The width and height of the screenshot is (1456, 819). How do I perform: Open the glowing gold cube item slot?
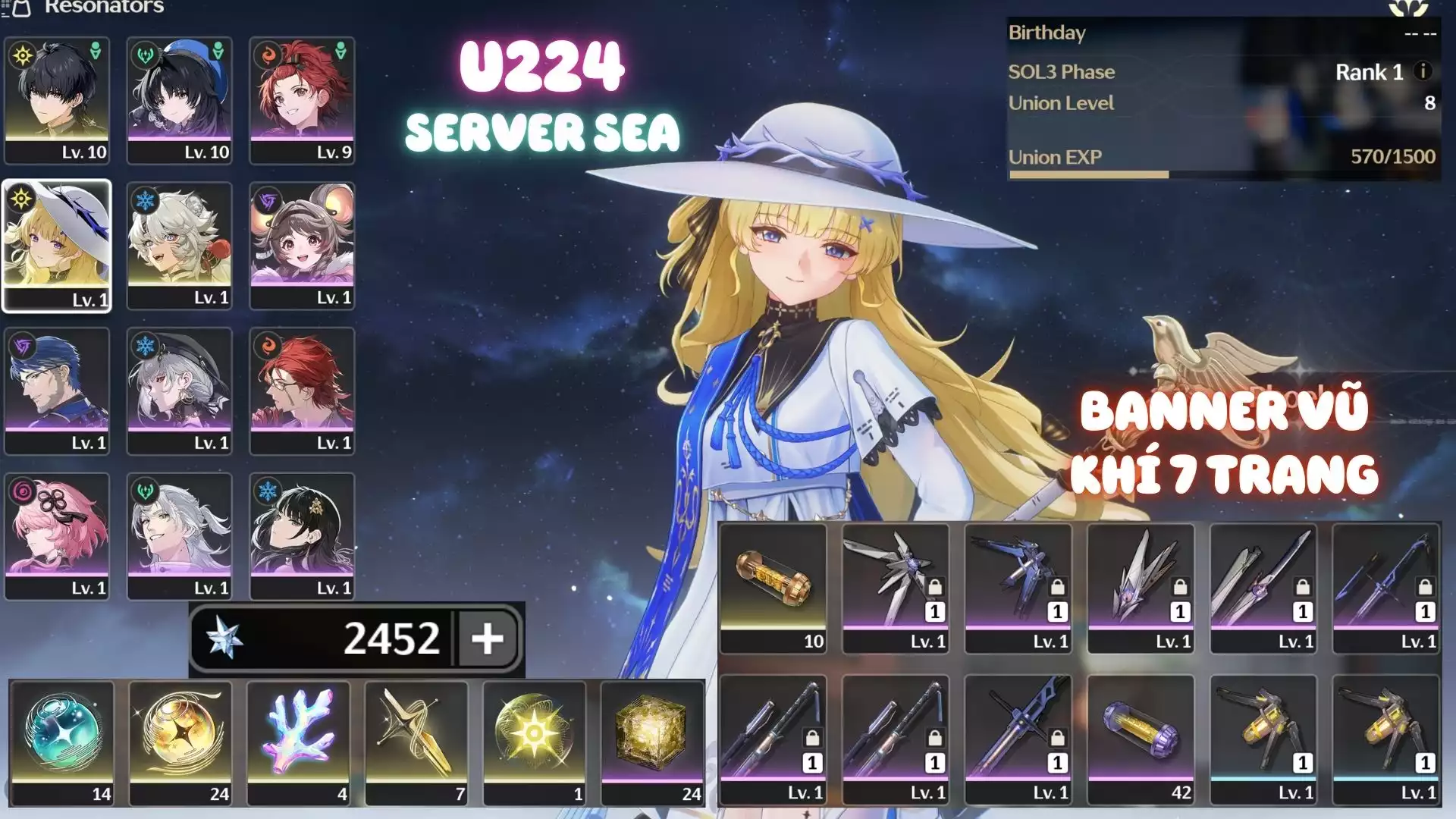pos(652,741)
